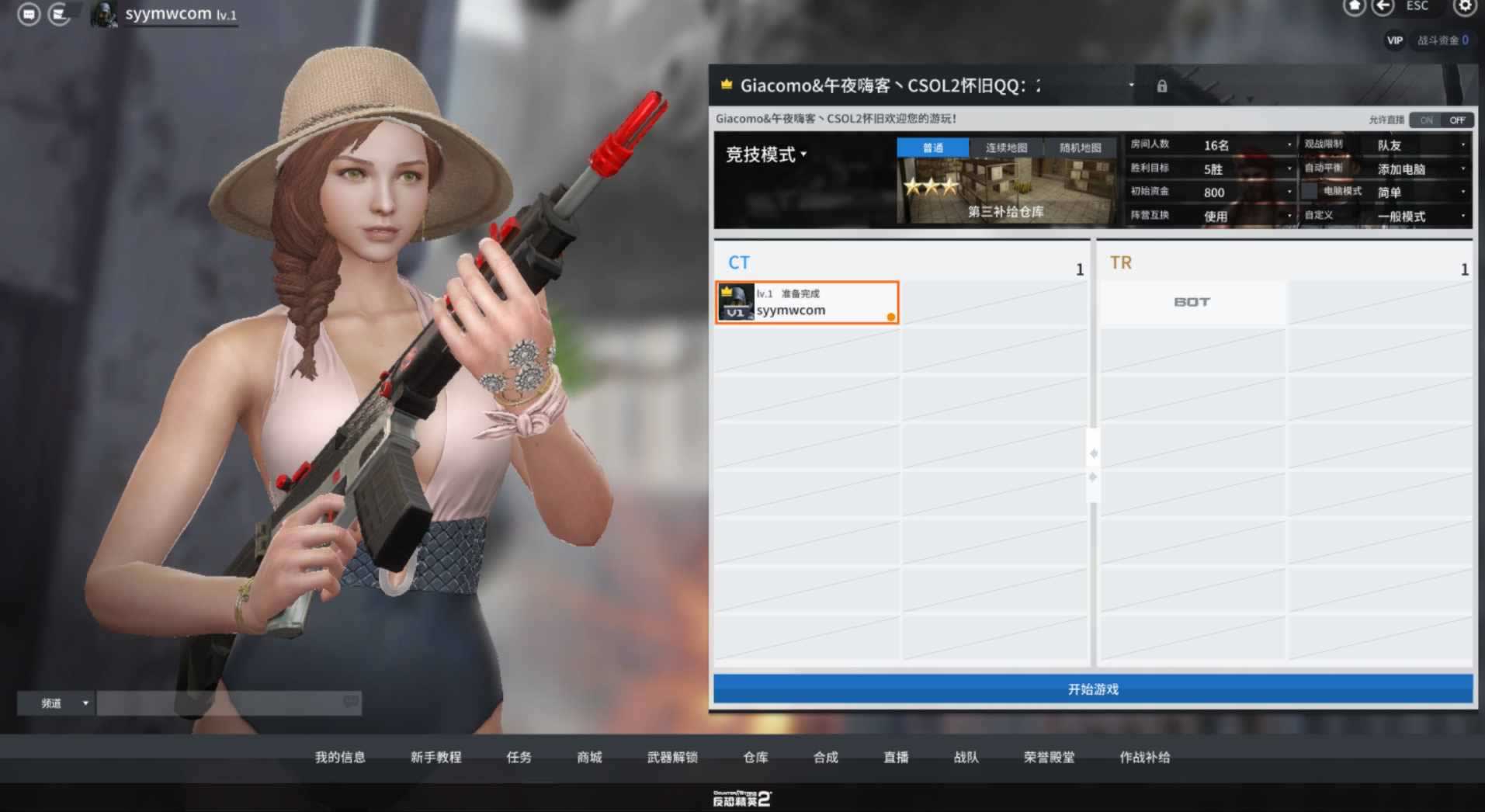
Task: Open 武器解锁 weapon unlock page
Action: click(x=672, y=757)
